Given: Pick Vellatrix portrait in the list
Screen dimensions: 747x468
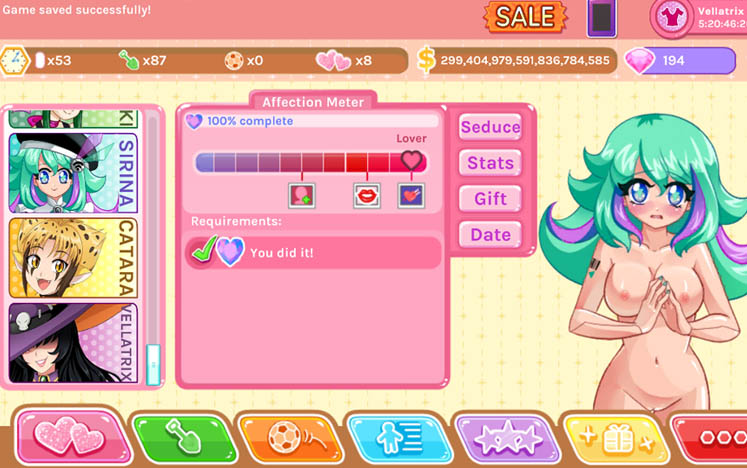Looking at the screenshot, I should click(72, 343).
